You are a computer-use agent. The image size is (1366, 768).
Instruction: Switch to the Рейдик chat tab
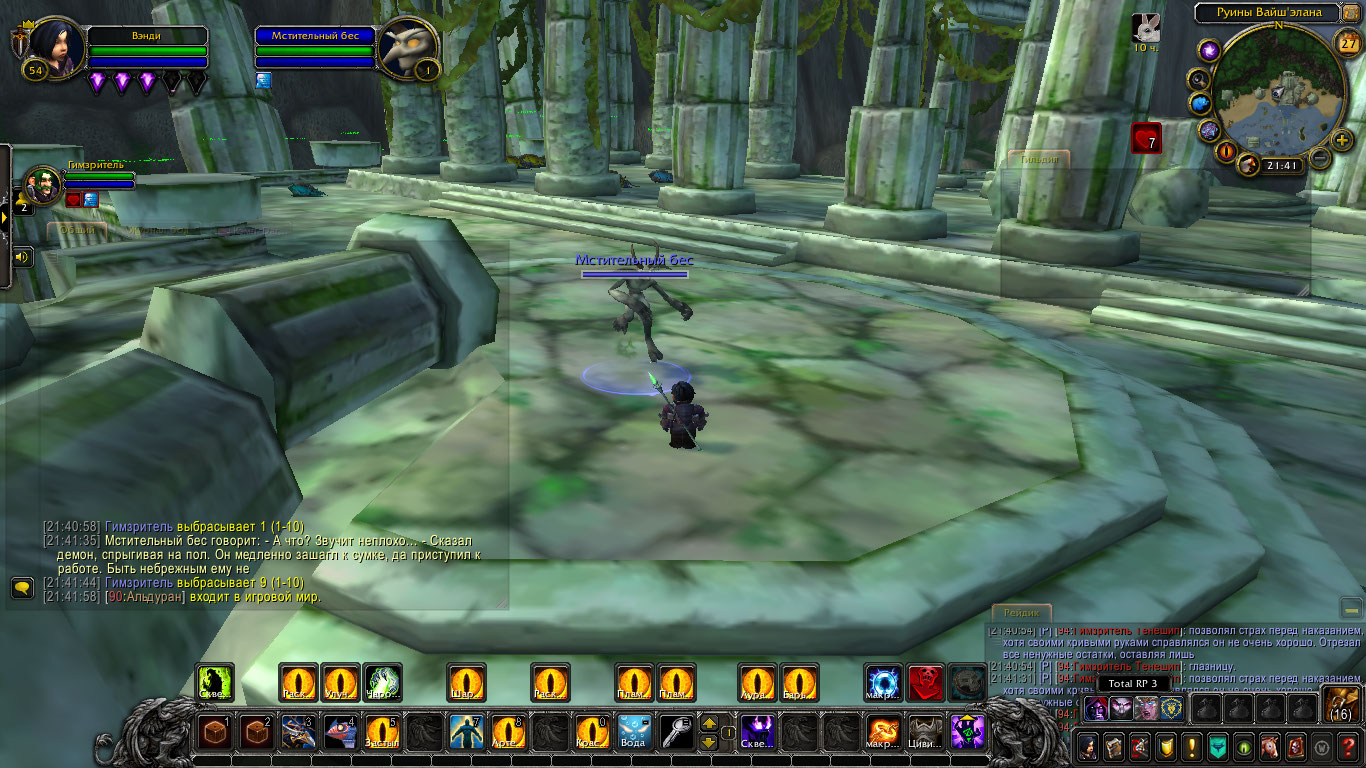(1021, 613)
